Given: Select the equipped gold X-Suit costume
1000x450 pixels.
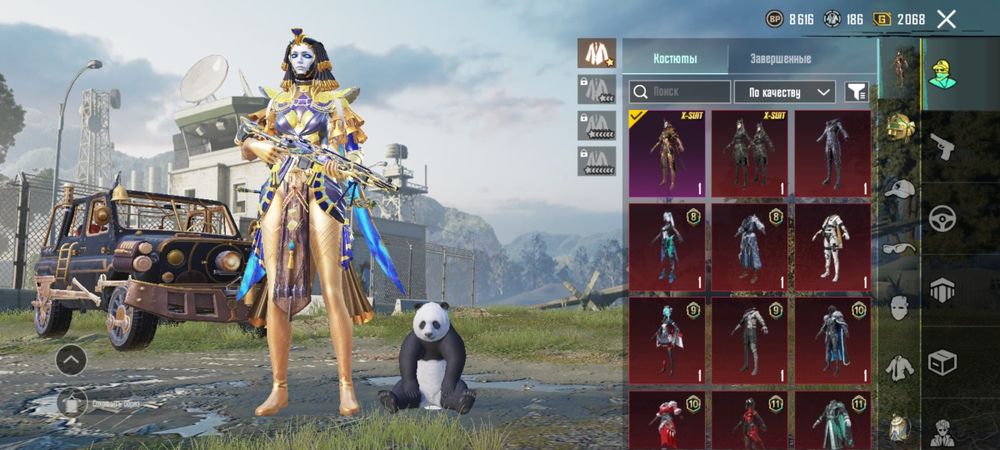Looking at the screenshot, I should coord(666,153).
